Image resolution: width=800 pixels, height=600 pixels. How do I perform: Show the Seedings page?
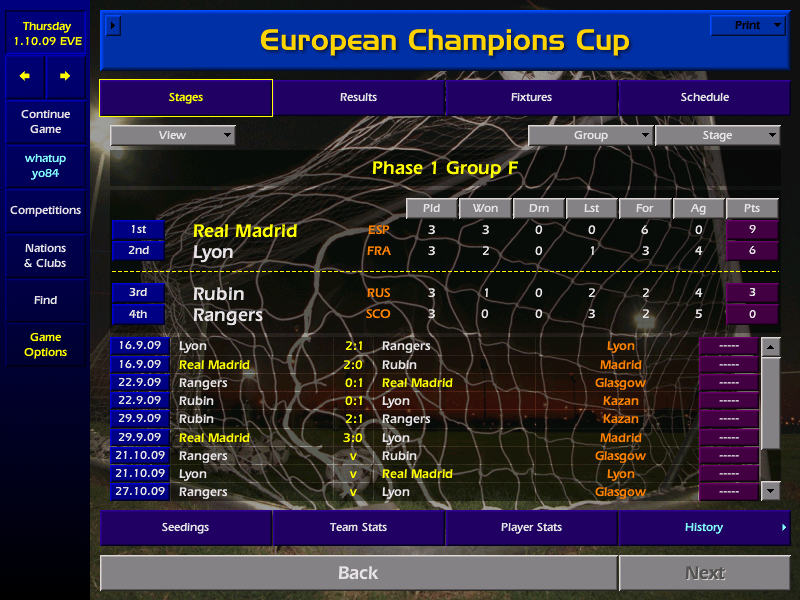point(186,527)
